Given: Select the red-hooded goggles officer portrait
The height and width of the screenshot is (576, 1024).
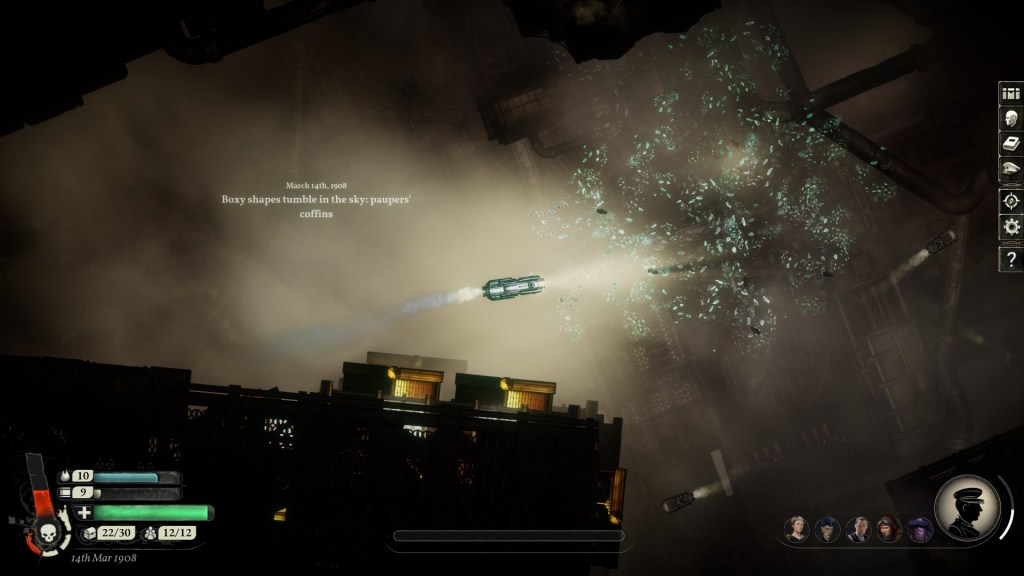Looking at the screenshot, I should point(889,529).
